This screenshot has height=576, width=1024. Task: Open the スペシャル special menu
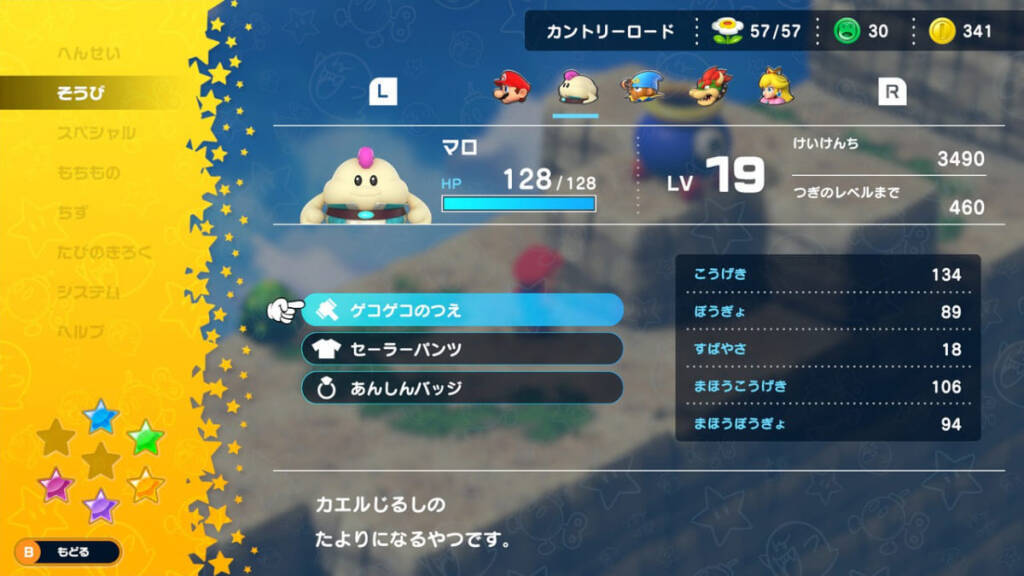pyautogui.click(x=96, y=133)
